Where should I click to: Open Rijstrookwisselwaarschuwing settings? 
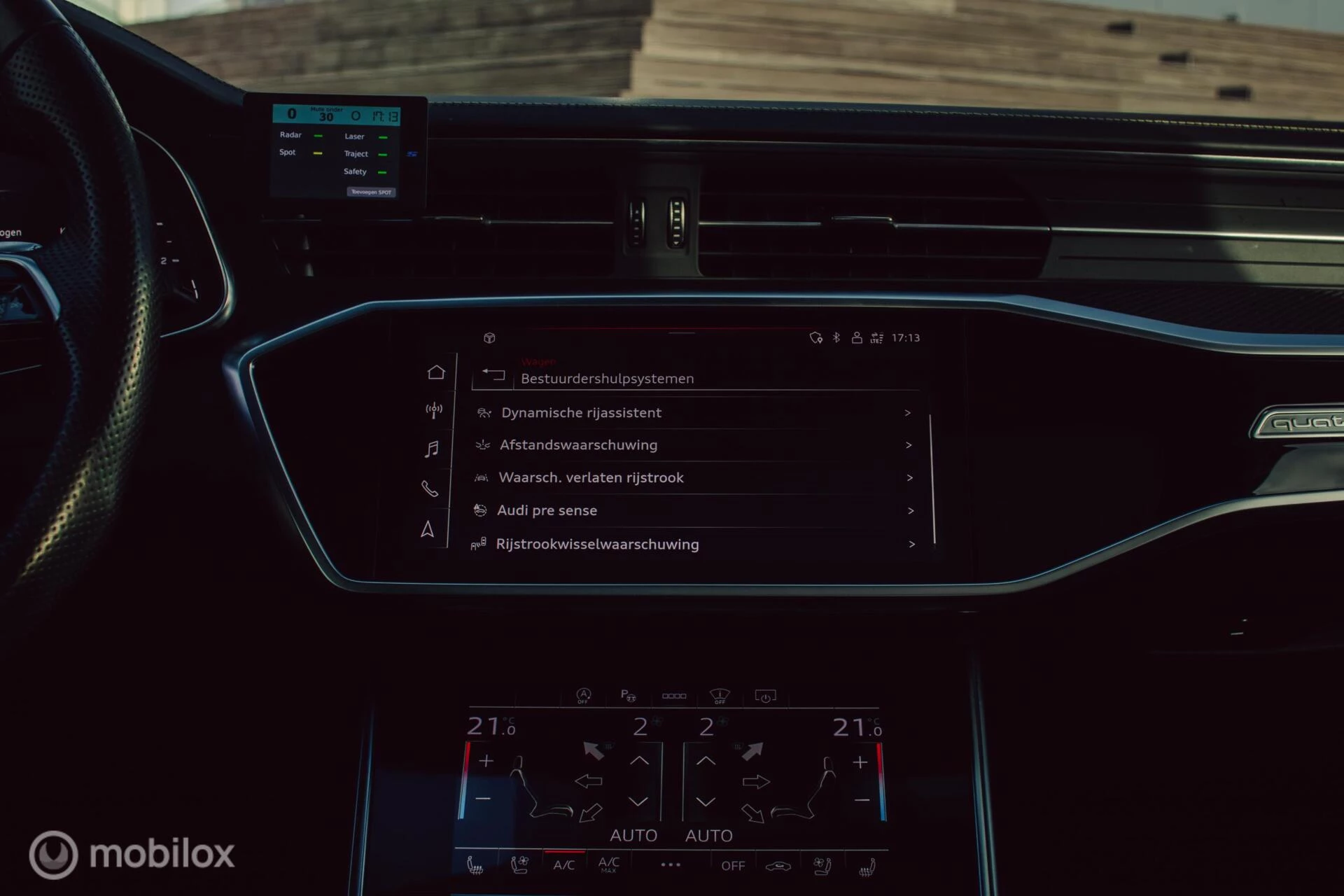point(597,545)
